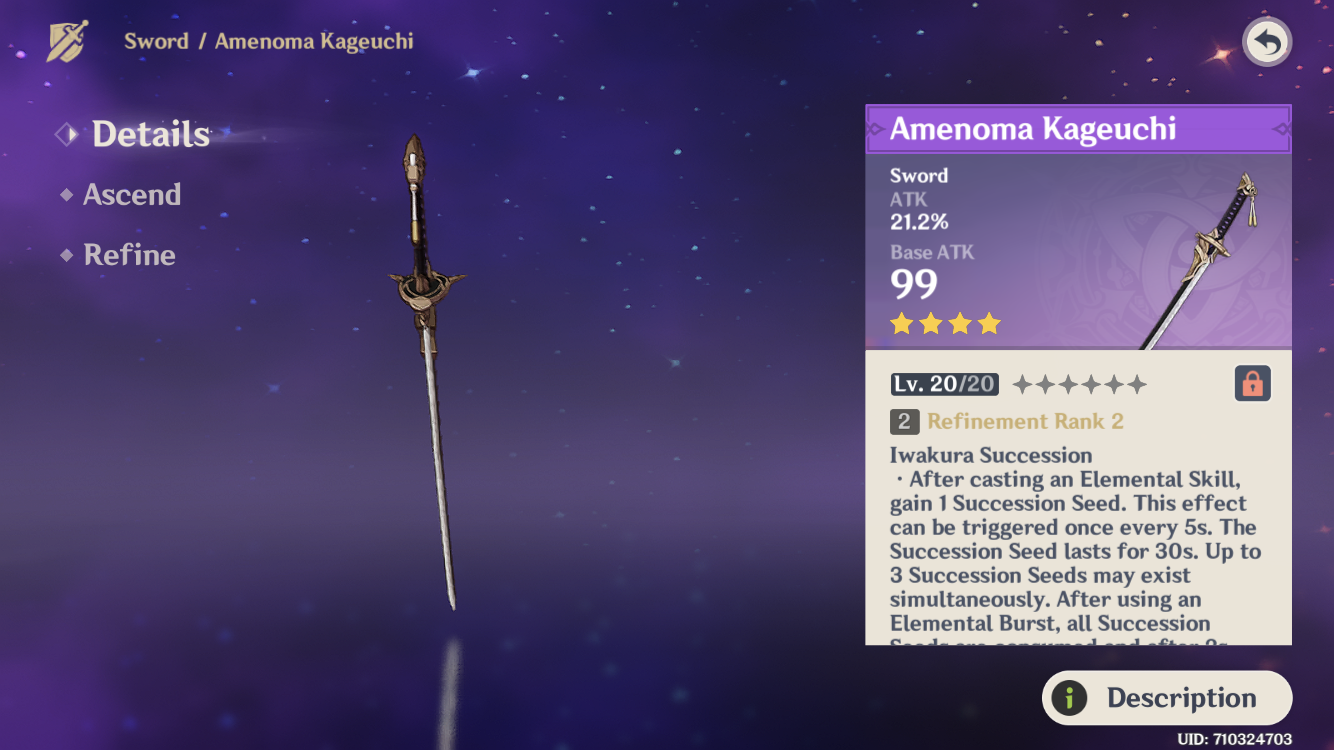Image resolution: width=1334 pixels, height=750 pixels.
Task: Open the back arrow to exit weapon screen
Action: tap(1266, 42)
